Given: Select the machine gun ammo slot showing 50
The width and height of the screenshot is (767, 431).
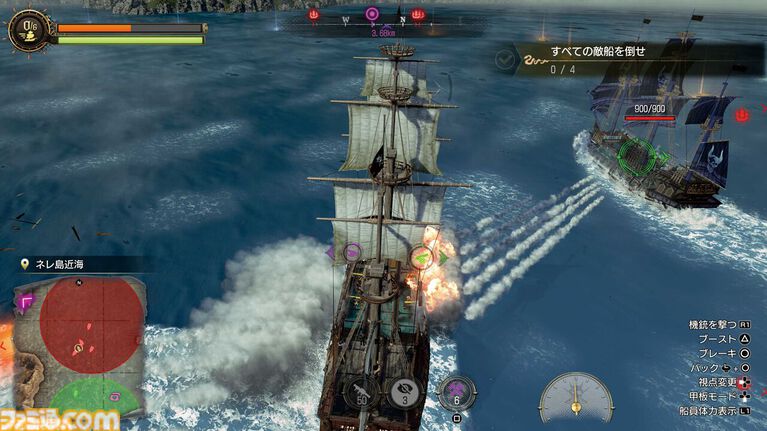Looking at the screenshot, I should point(360,391).
